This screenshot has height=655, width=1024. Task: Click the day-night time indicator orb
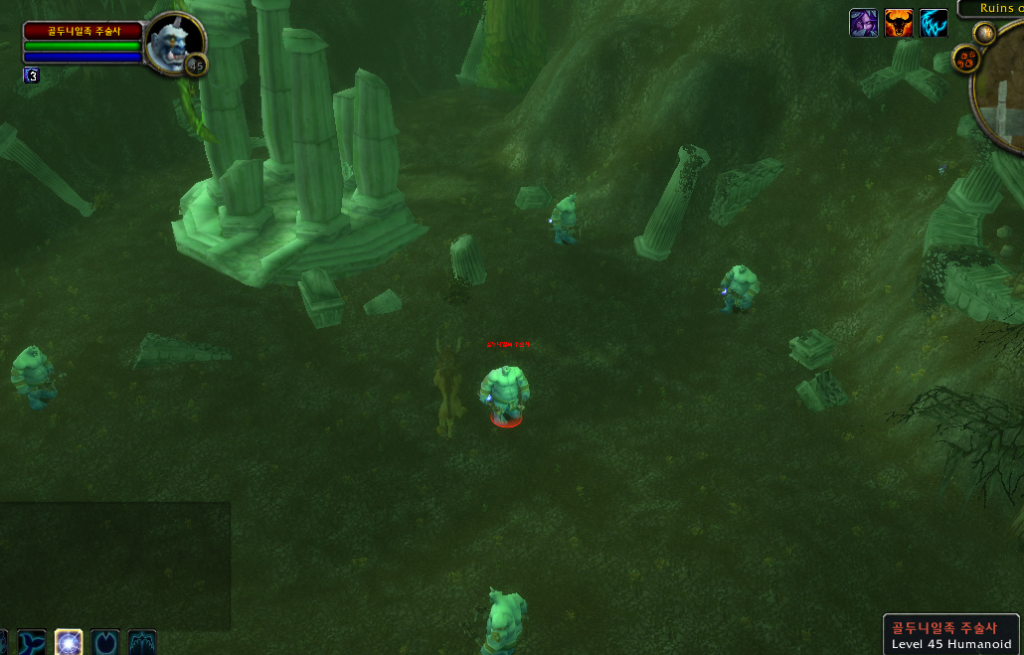(984, 33)
